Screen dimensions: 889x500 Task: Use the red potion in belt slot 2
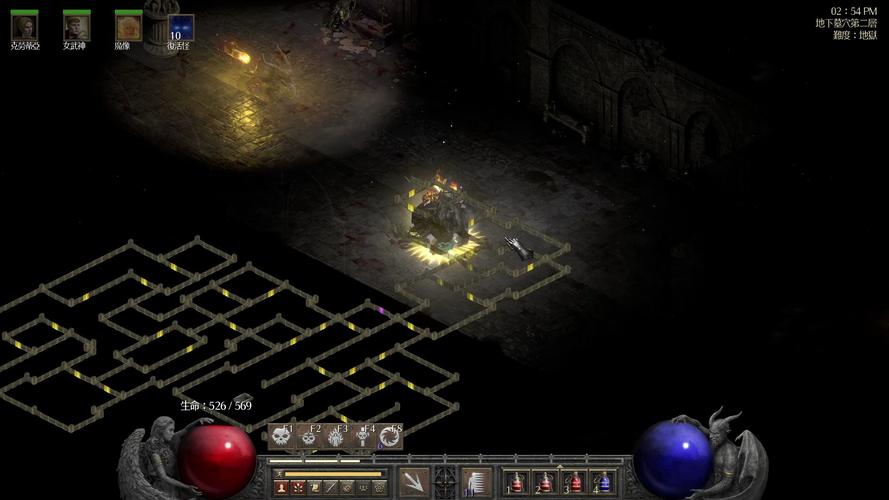(545, 482)
